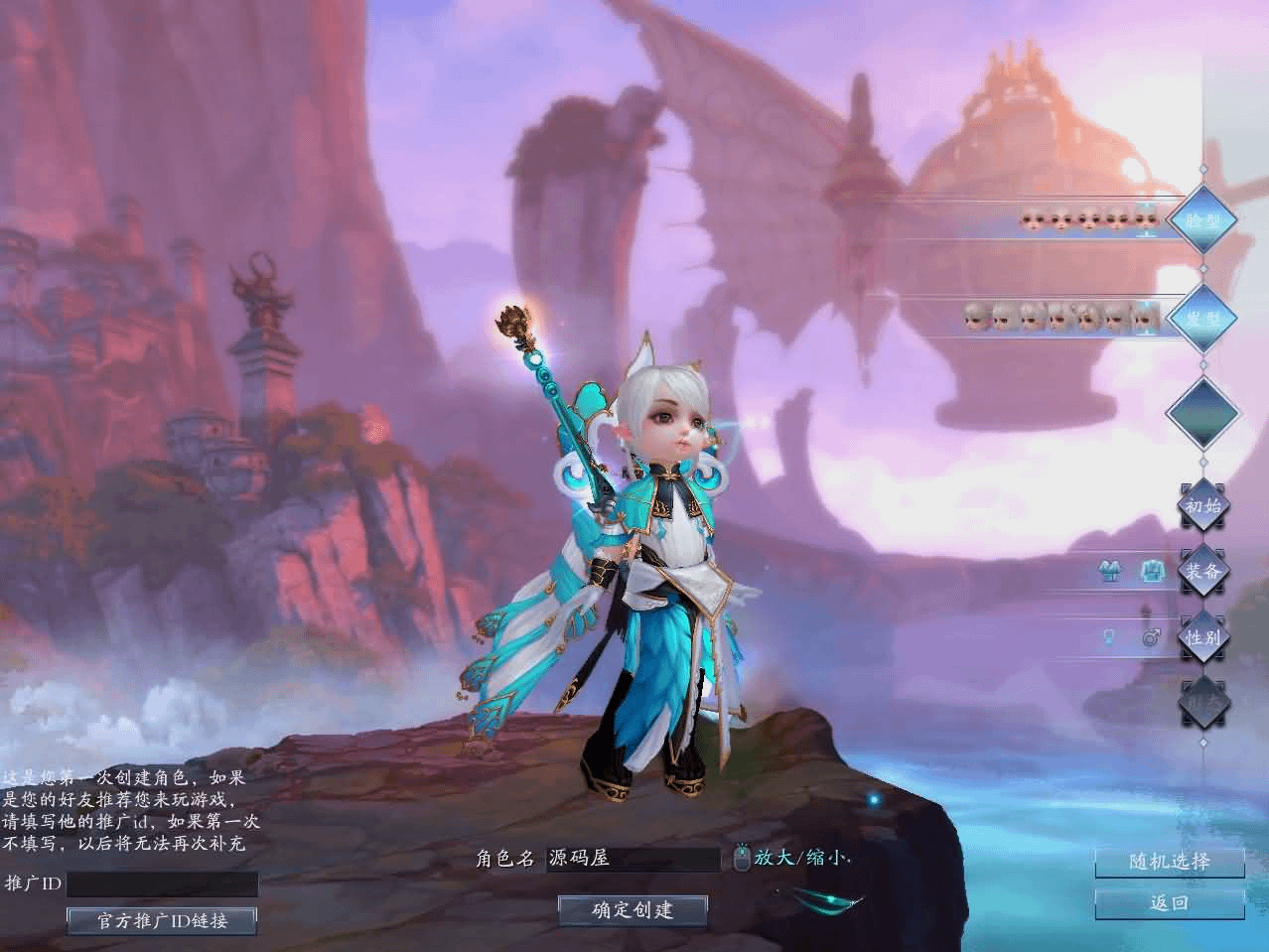The height and width of the screenshot is (952, 1269).
Task: Focus the 推广ID input box
Action: (162, 884)
